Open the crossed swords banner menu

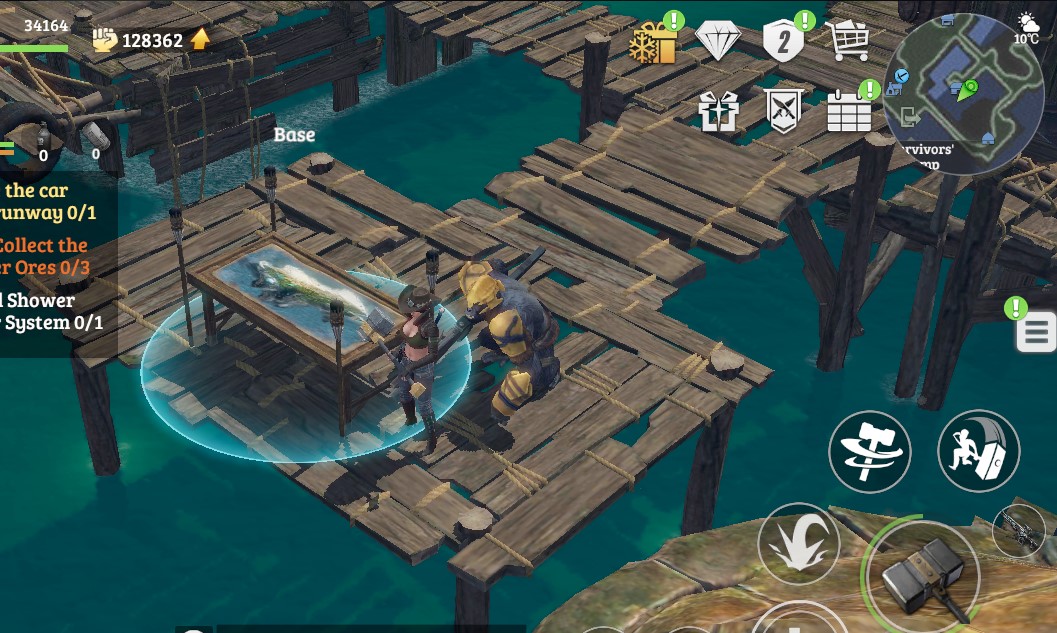point(783,111)
